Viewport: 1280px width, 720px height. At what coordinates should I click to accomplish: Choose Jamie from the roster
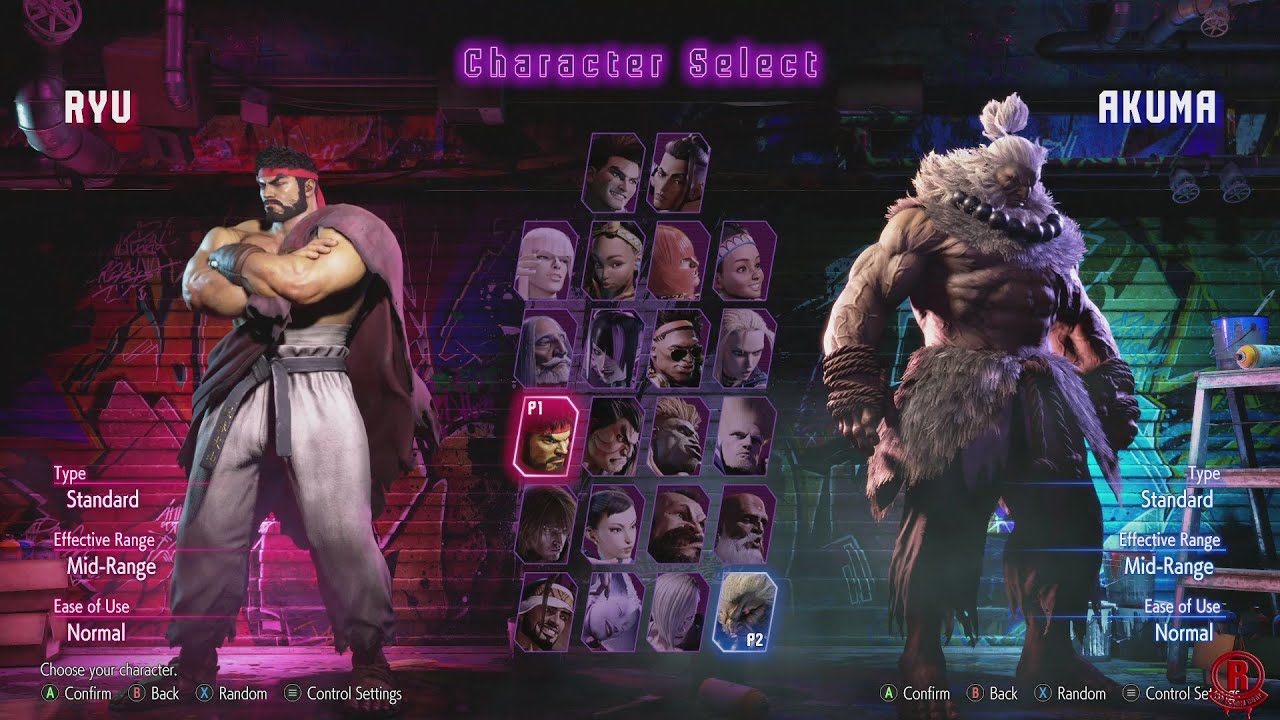(x=679, y=173)
